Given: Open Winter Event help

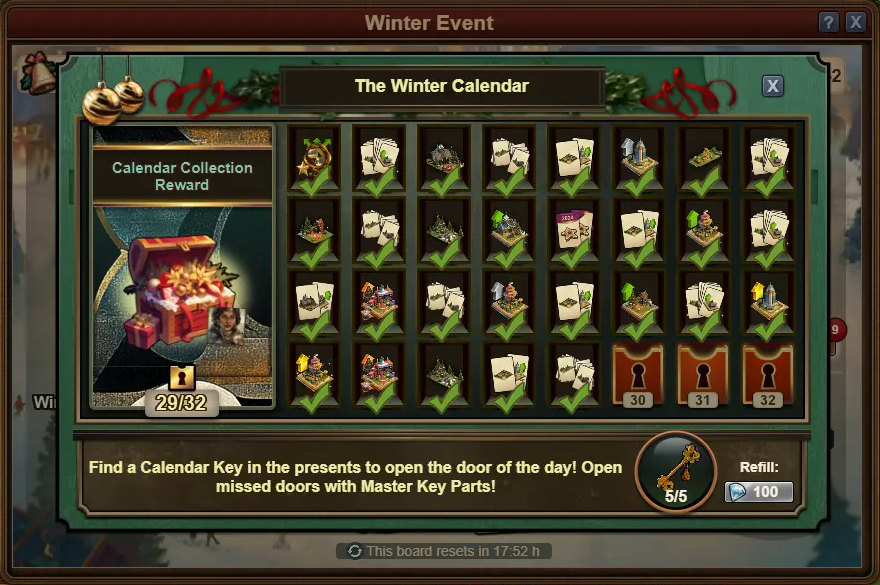Looking at the screenshot, I should tap(828, 22).
